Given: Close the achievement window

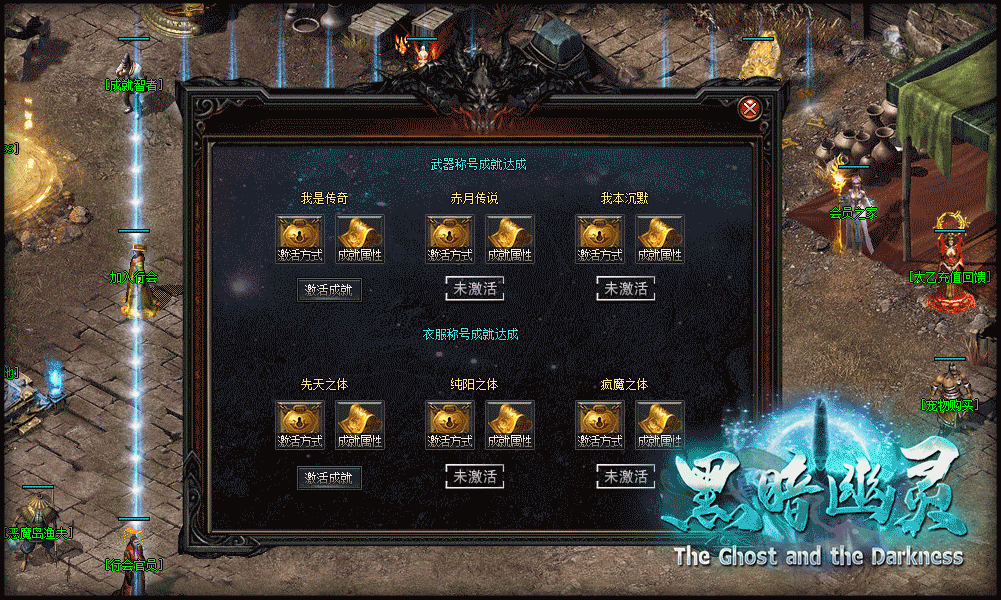Looking at the screenshot, I should pyautogui.click(x=749, y=108).
